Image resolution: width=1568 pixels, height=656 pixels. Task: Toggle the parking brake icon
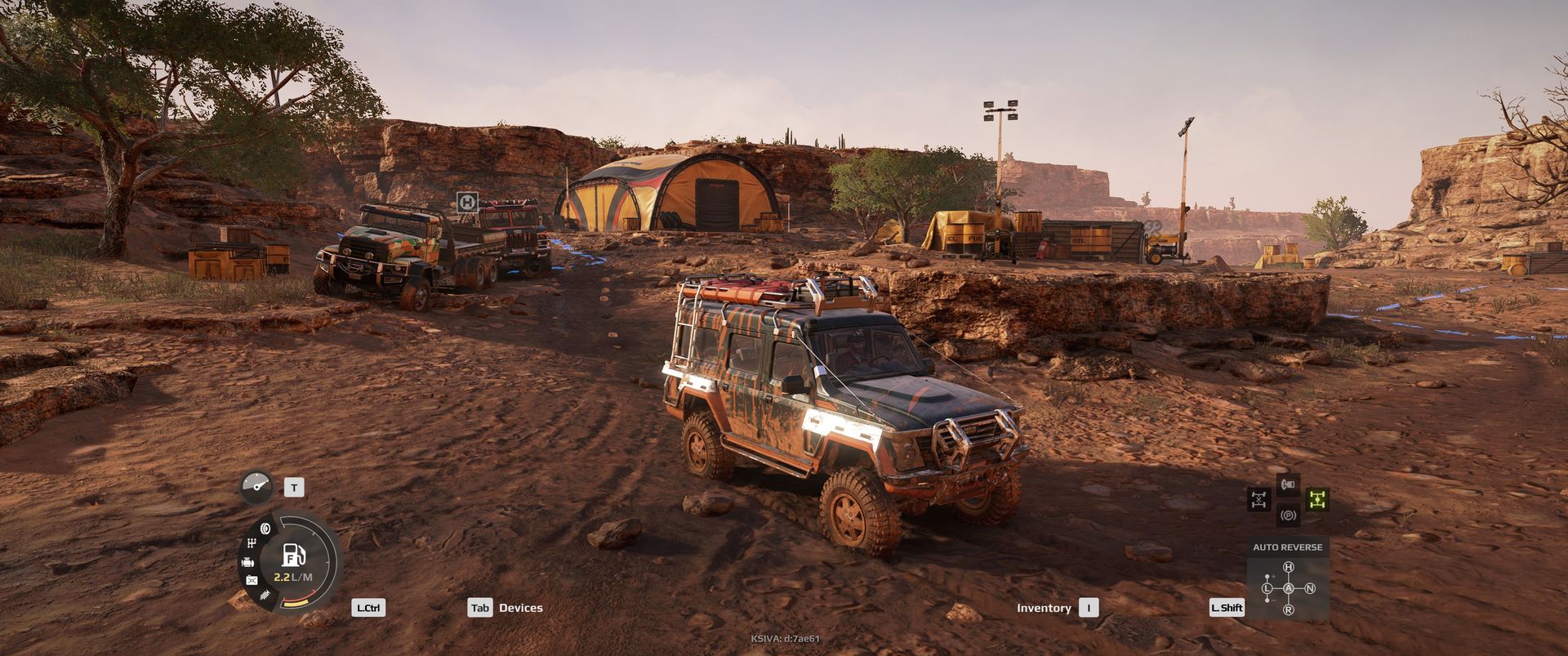pyautogui.click(x=1288, y=515)
